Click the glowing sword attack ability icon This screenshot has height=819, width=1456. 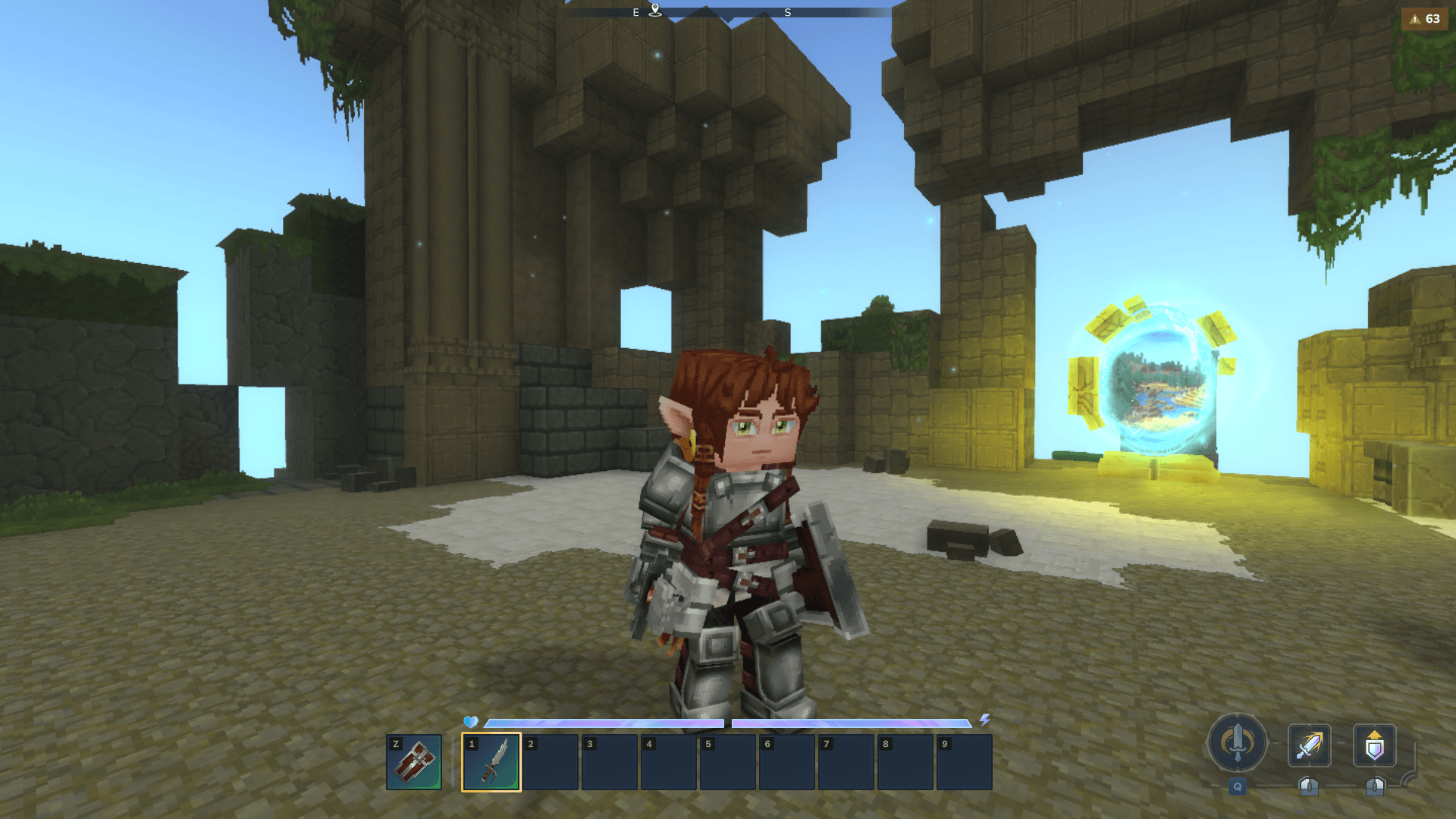click(x=1309, y=745)
